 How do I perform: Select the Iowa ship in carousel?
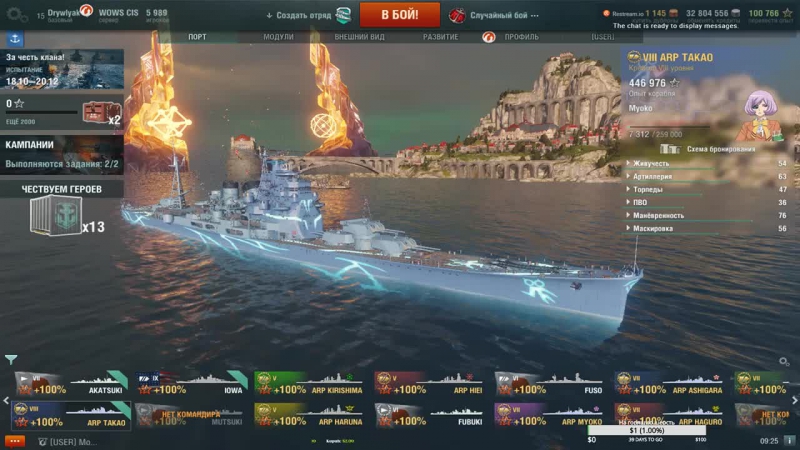[188, 384]
